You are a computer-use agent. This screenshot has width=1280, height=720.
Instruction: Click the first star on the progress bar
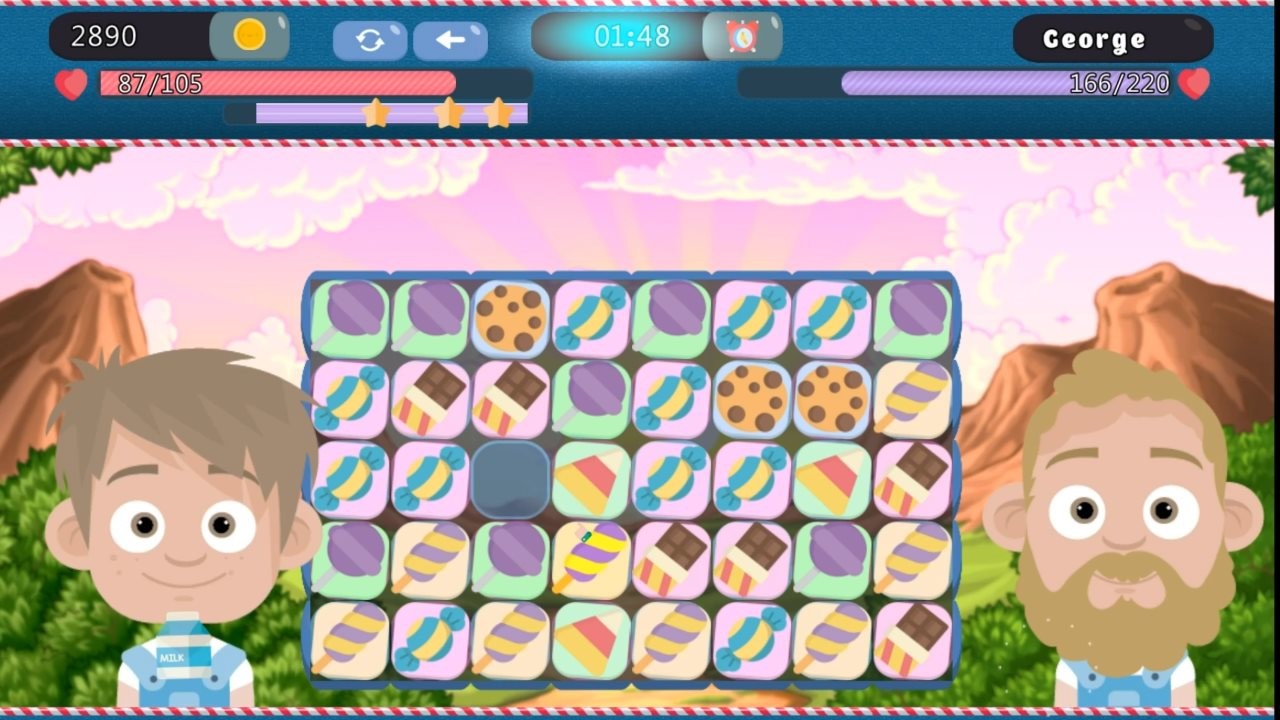377,113
